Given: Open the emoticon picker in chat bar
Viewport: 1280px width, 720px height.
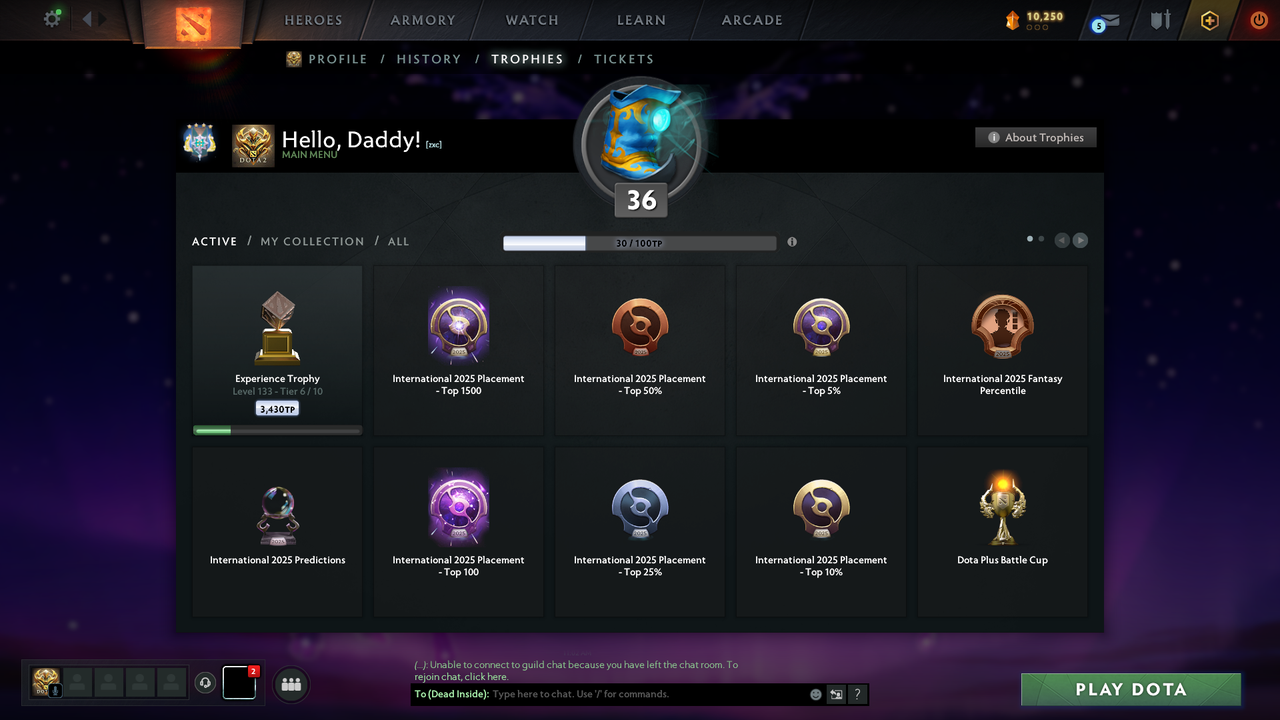Looking at the screenshot, I should point(814,694).
